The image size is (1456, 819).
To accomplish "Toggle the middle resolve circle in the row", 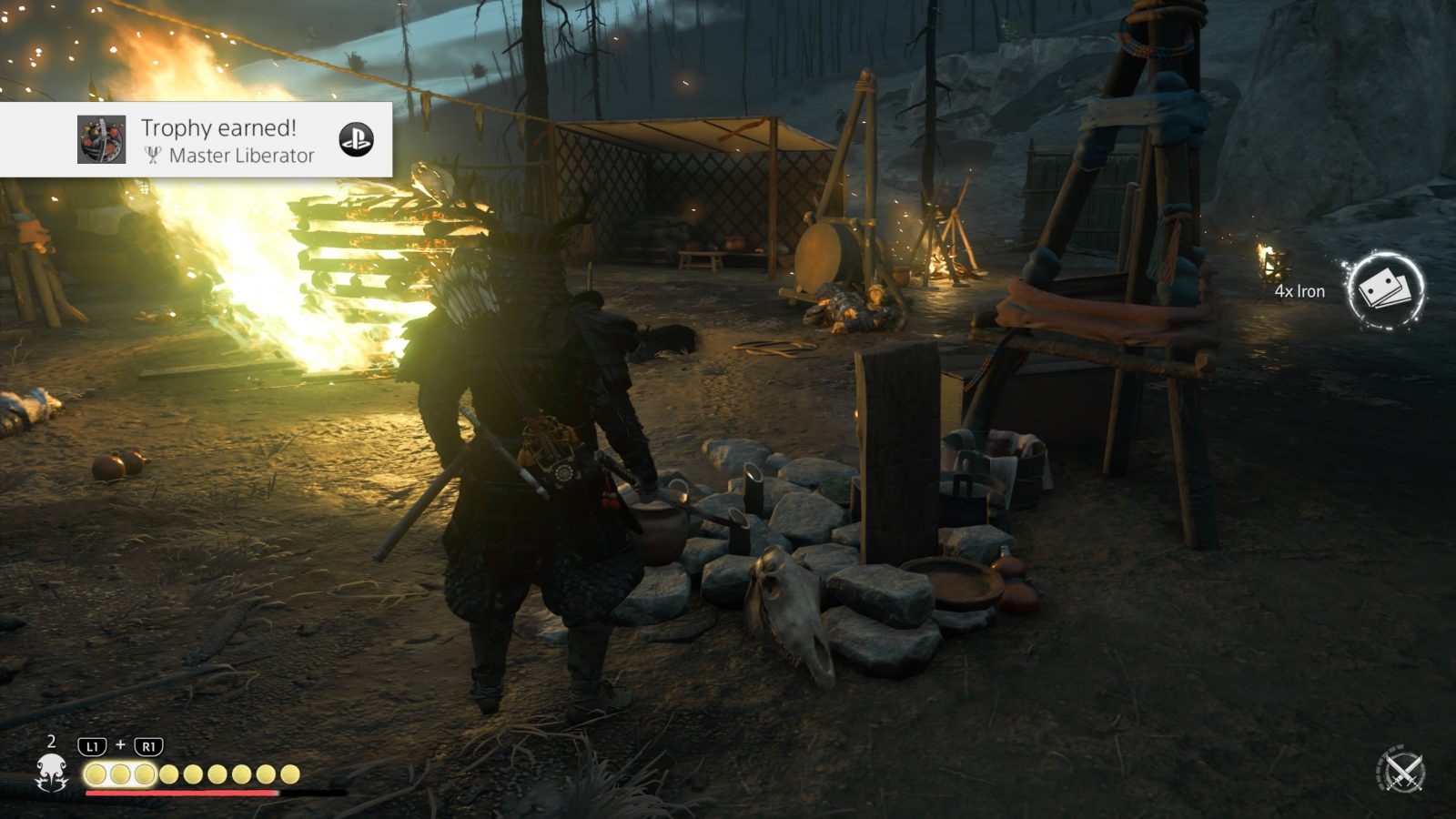I will pyautogui.click(x=192, y=773).
